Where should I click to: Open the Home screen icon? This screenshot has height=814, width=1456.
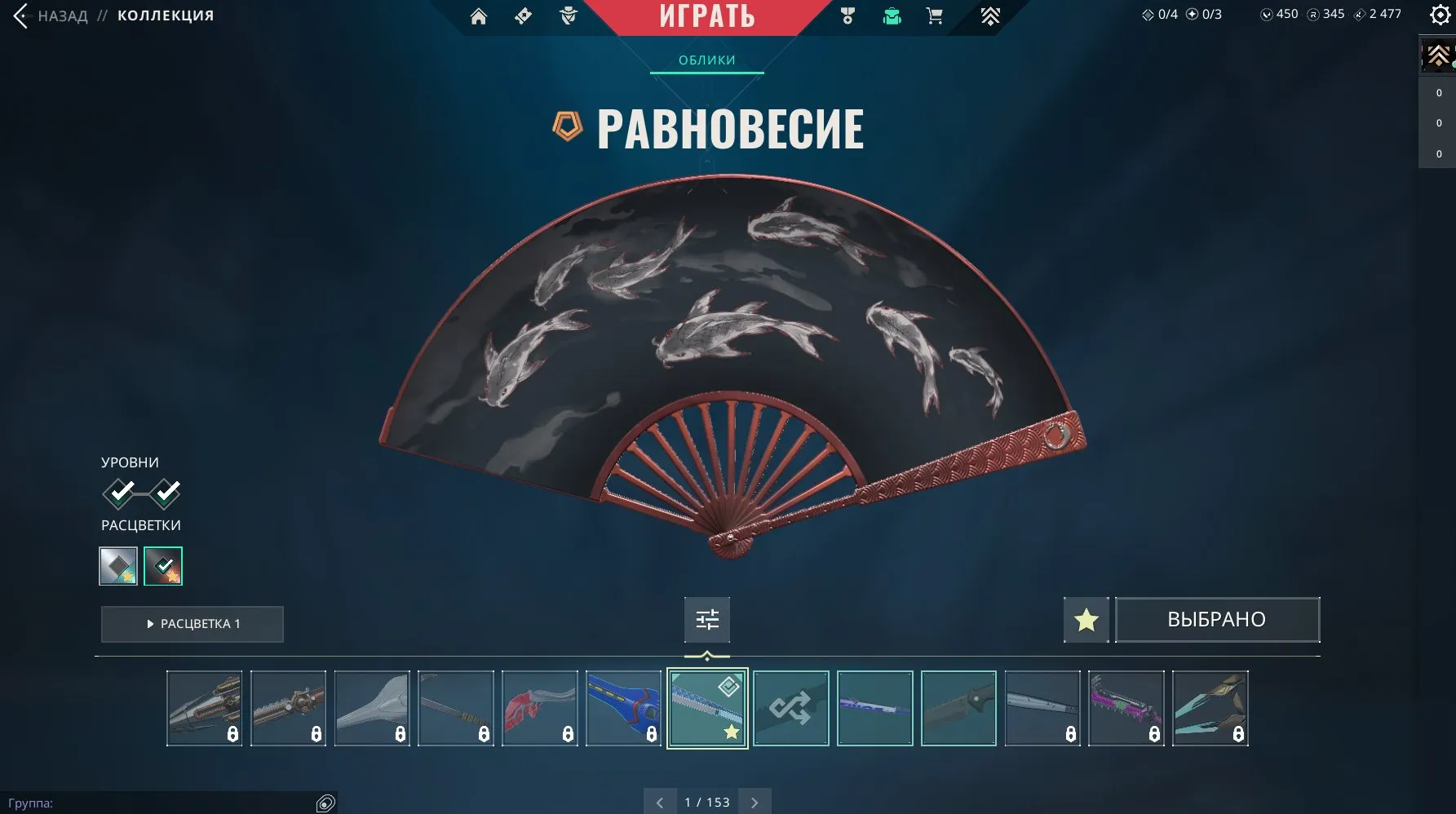tap(479, 16)
